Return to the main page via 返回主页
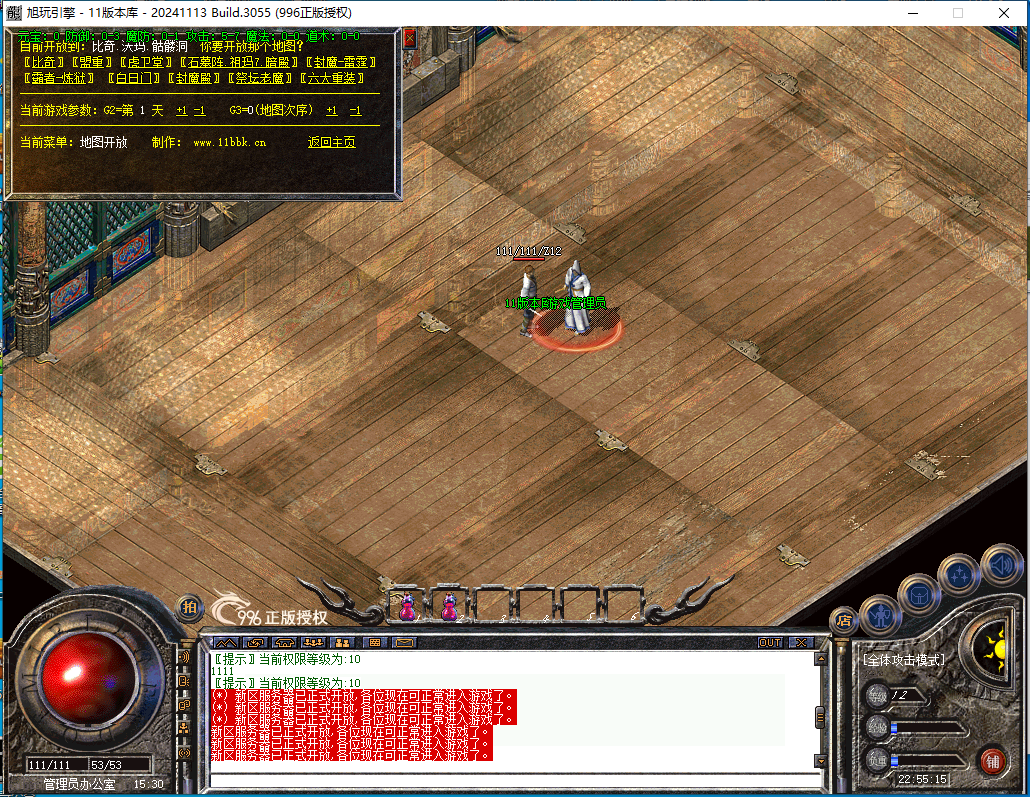 click(331, 142)
